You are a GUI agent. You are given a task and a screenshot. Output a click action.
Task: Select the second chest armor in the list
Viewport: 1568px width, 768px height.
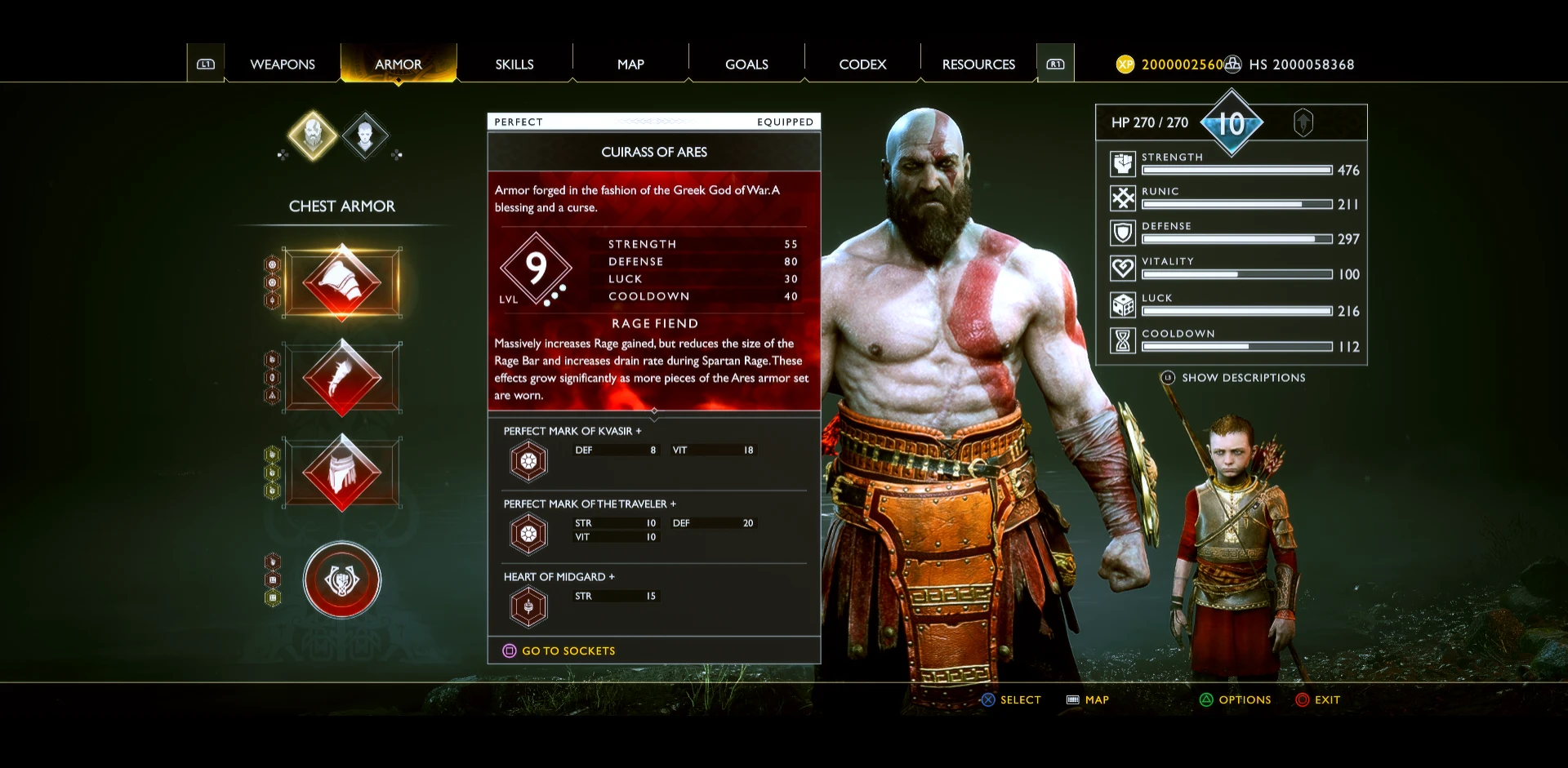tap(341, 377)
